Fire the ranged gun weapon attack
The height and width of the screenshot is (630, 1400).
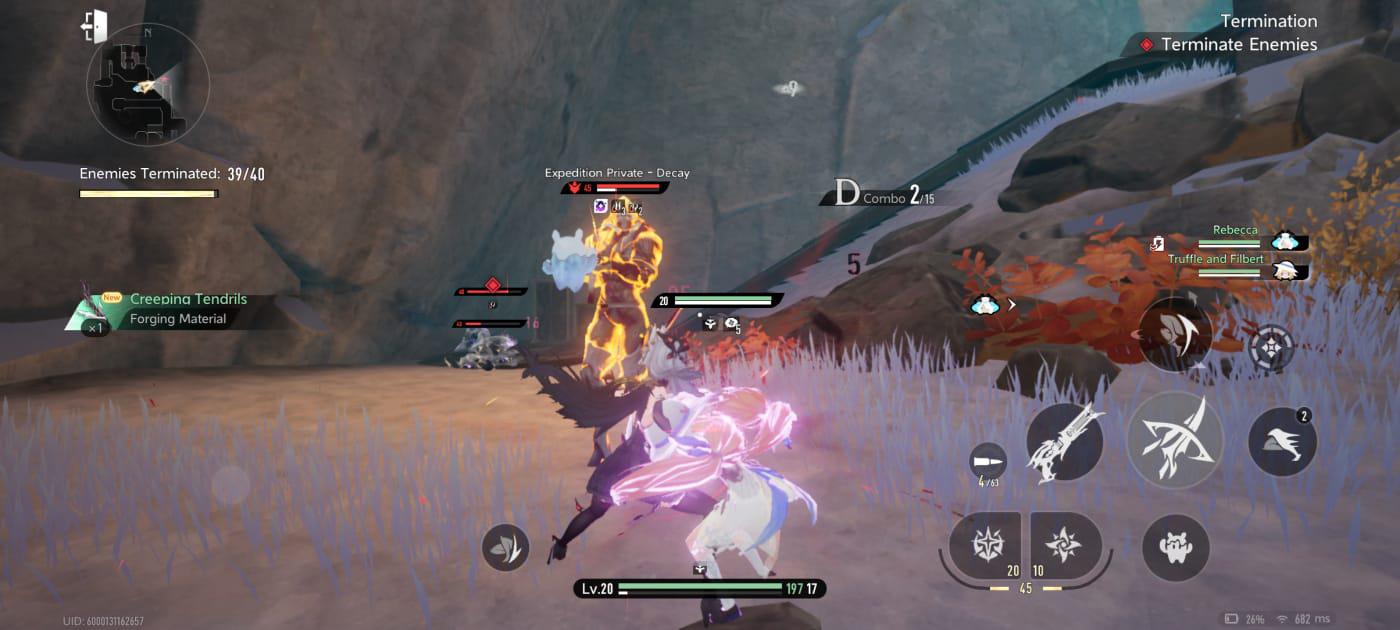coord(1065,442)
